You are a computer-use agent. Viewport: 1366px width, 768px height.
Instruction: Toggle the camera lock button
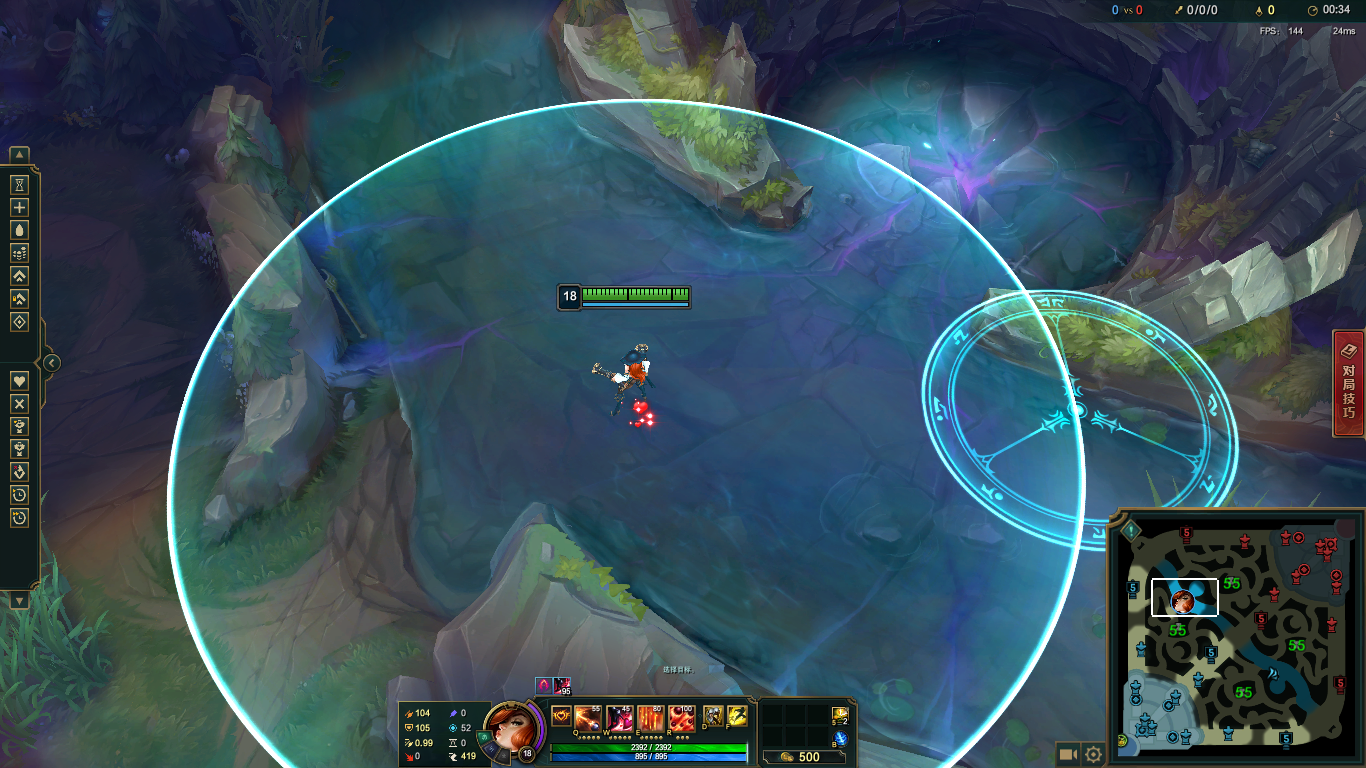pyautogui.click(x=1068, y=755)
